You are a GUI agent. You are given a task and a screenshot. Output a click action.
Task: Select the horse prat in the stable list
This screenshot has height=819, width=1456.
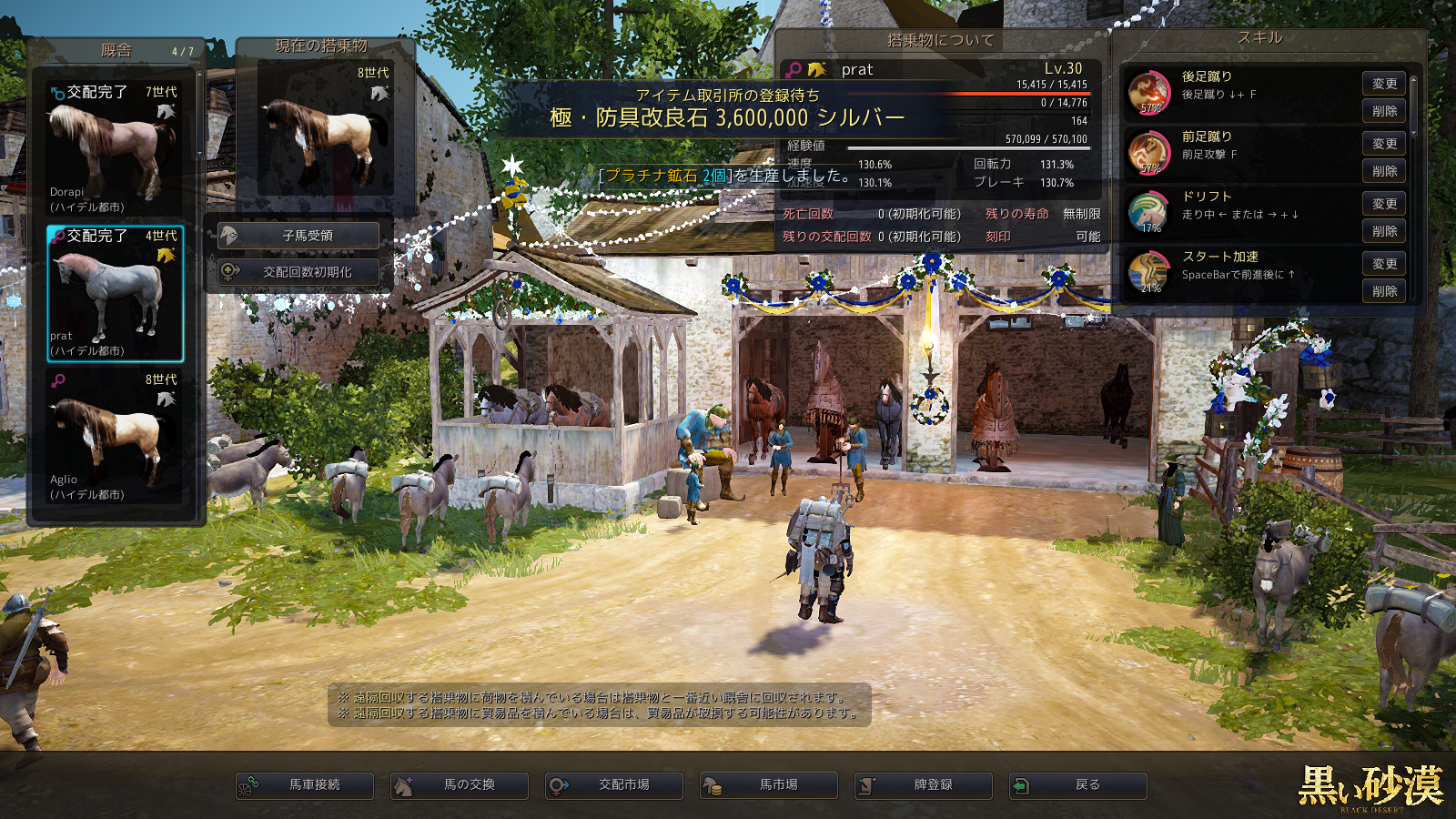[x=115, y=294]
